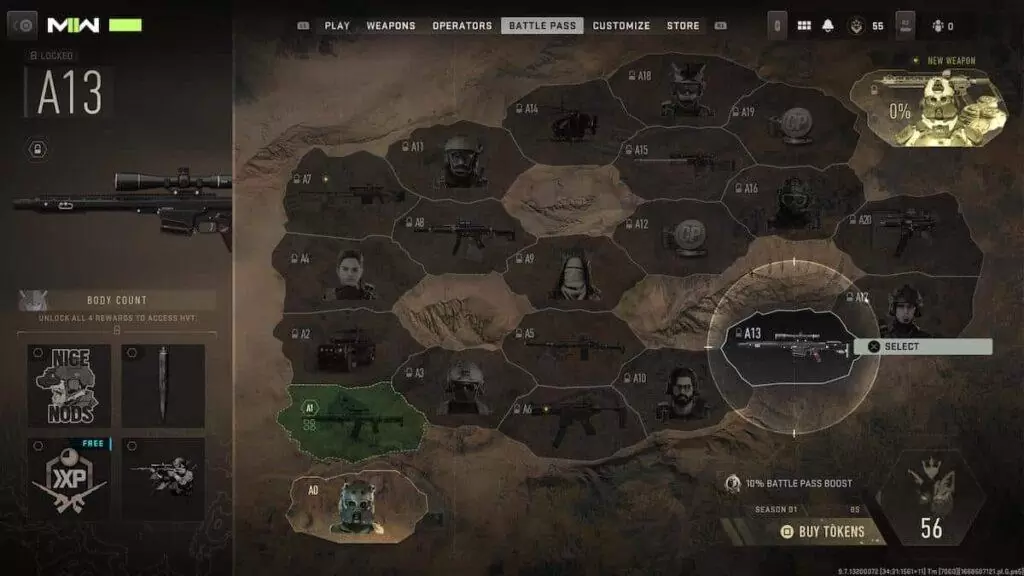Screen dimensions: 1024x576
Task: Open the notifications bell icon
Action: point(828,26)
